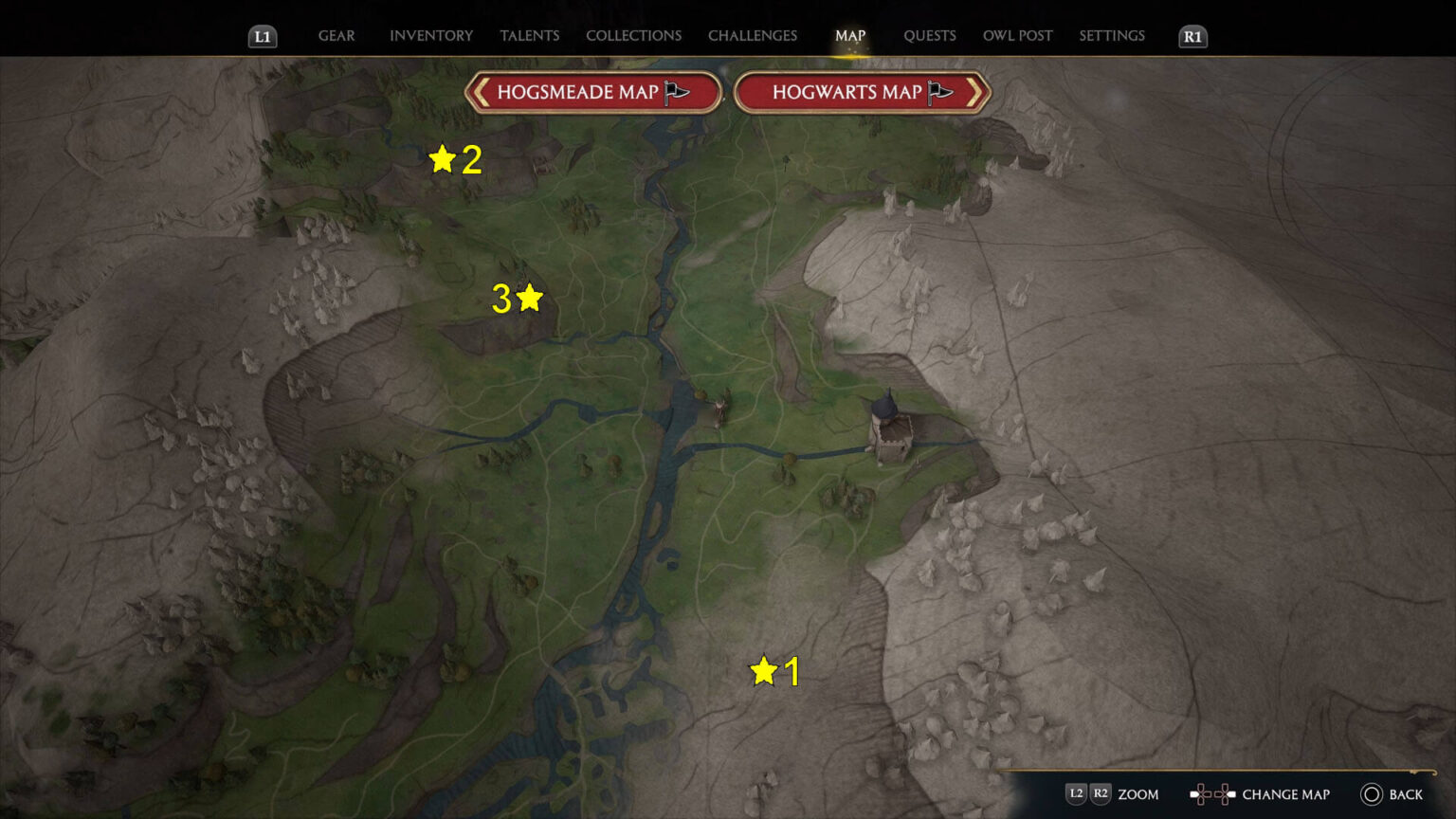The height and width of the screenshot is (819, 1456).
Task: Open the Hogsmeade Map
Action: coord(592,92)
